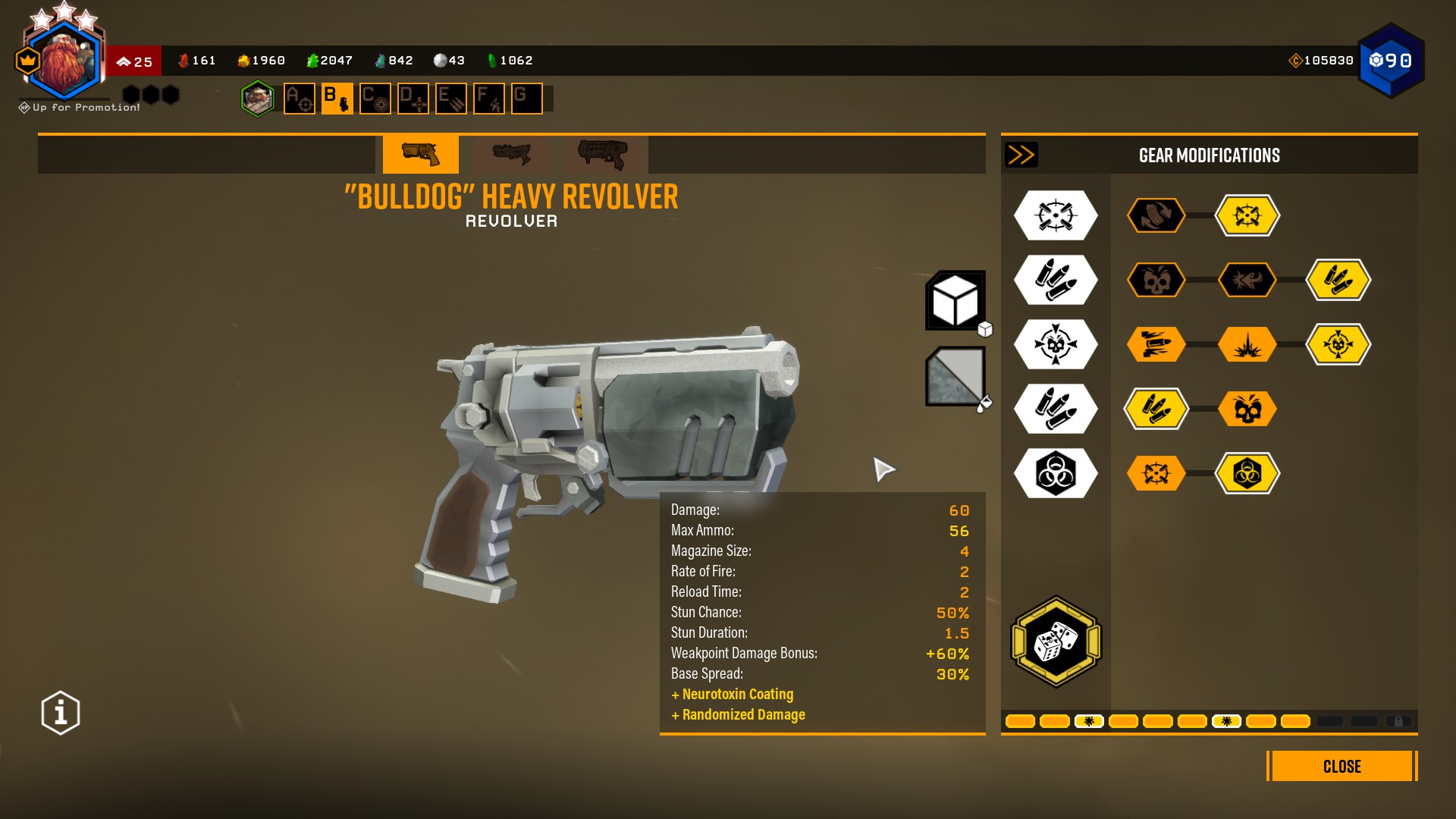1456x819 pixels.
Task: Click the dice overclock hexagon icon
Action: pos(1056,642)
